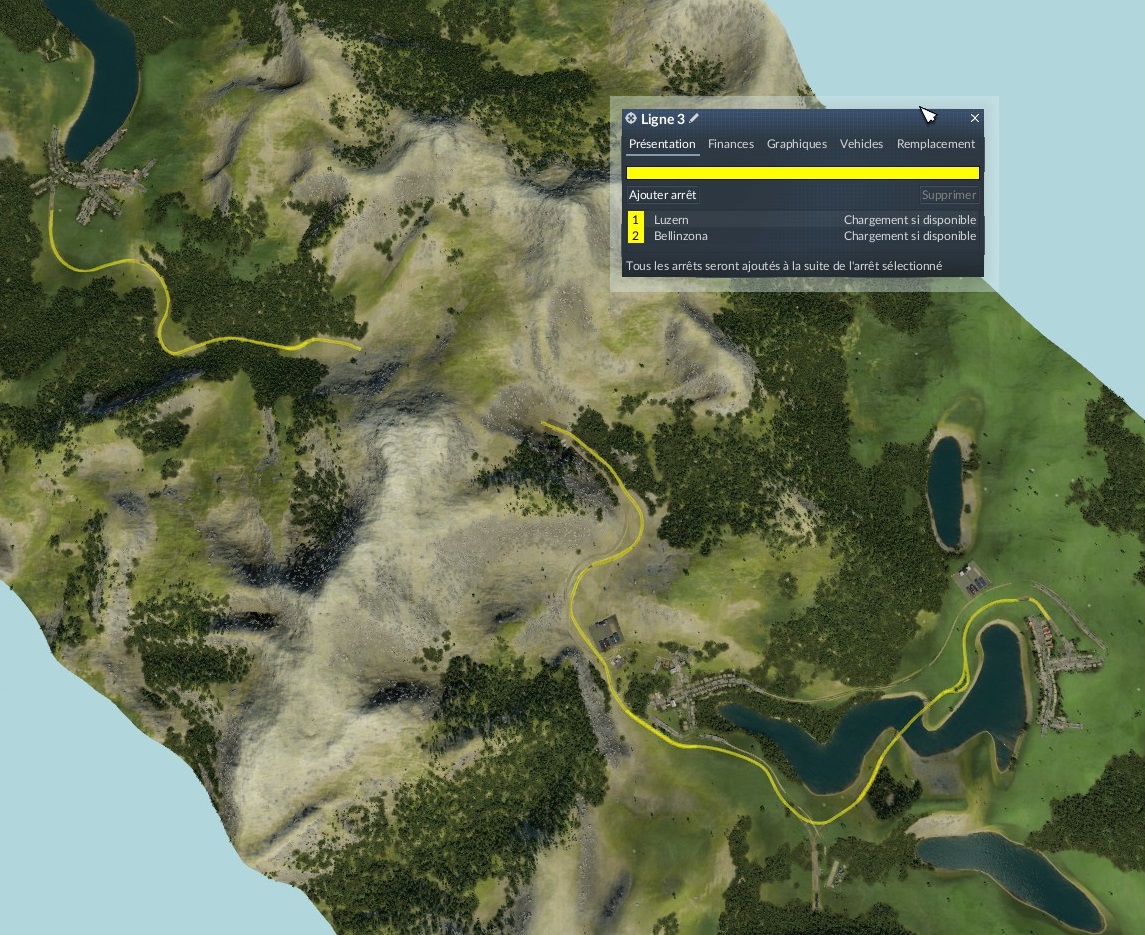
Task: Edit the line name with the pencil icon
Action: (x=695, y=118)
